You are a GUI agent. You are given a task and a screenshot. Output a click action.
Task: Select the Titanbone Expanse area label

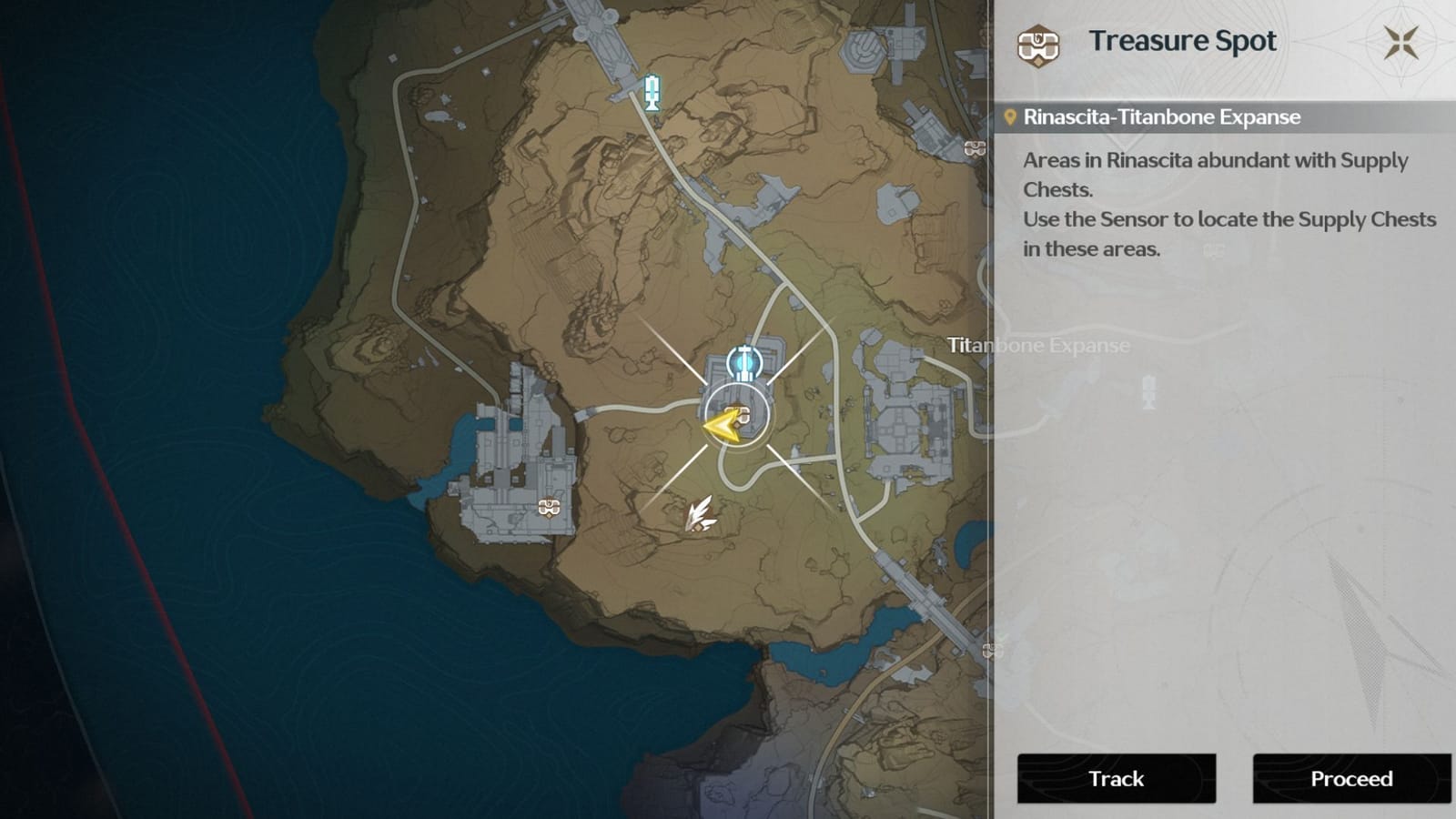(1037, 346)
